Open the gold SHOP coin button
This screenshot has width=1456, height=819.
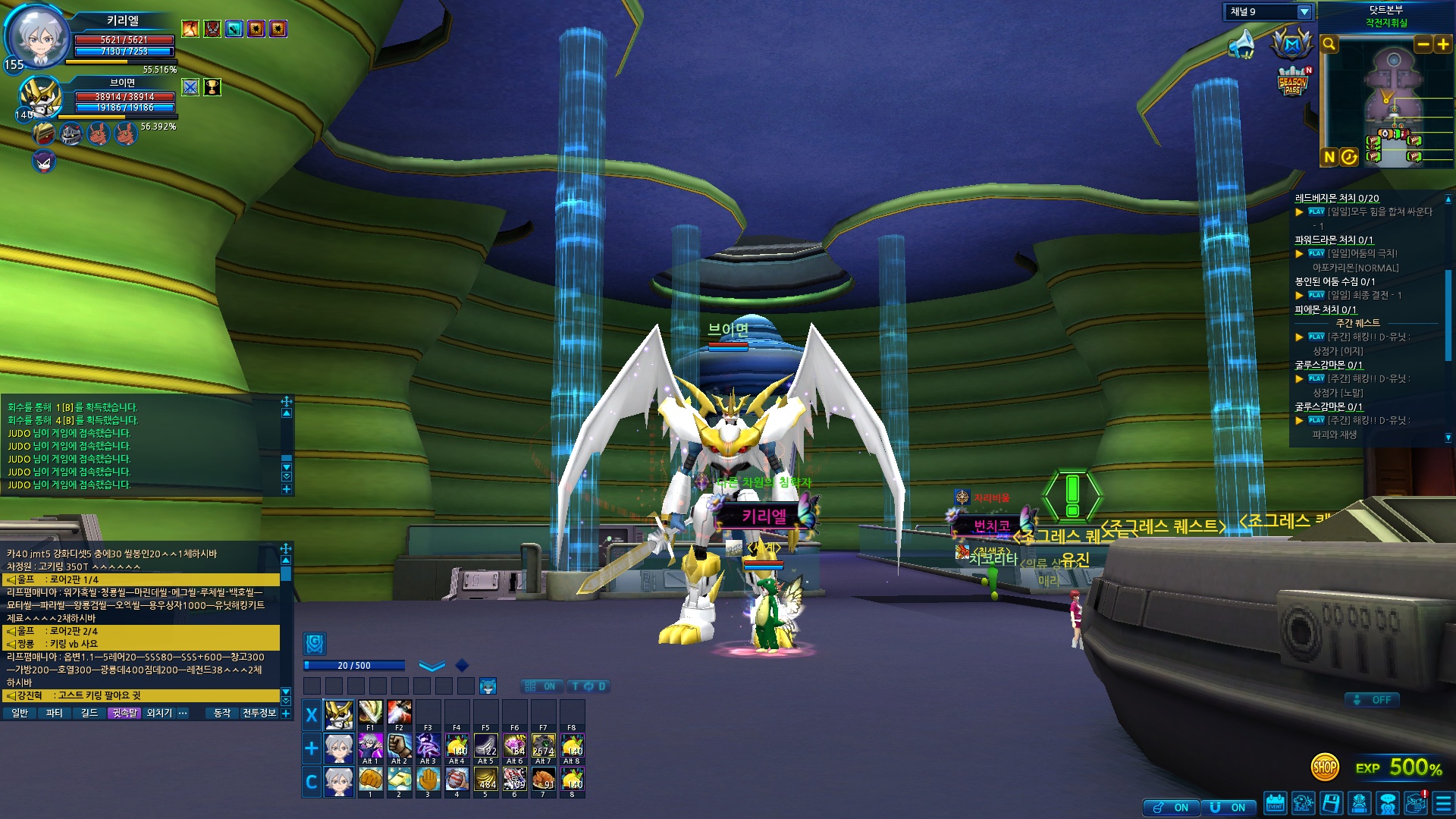pyautogui.click(x=1324, y=767)
